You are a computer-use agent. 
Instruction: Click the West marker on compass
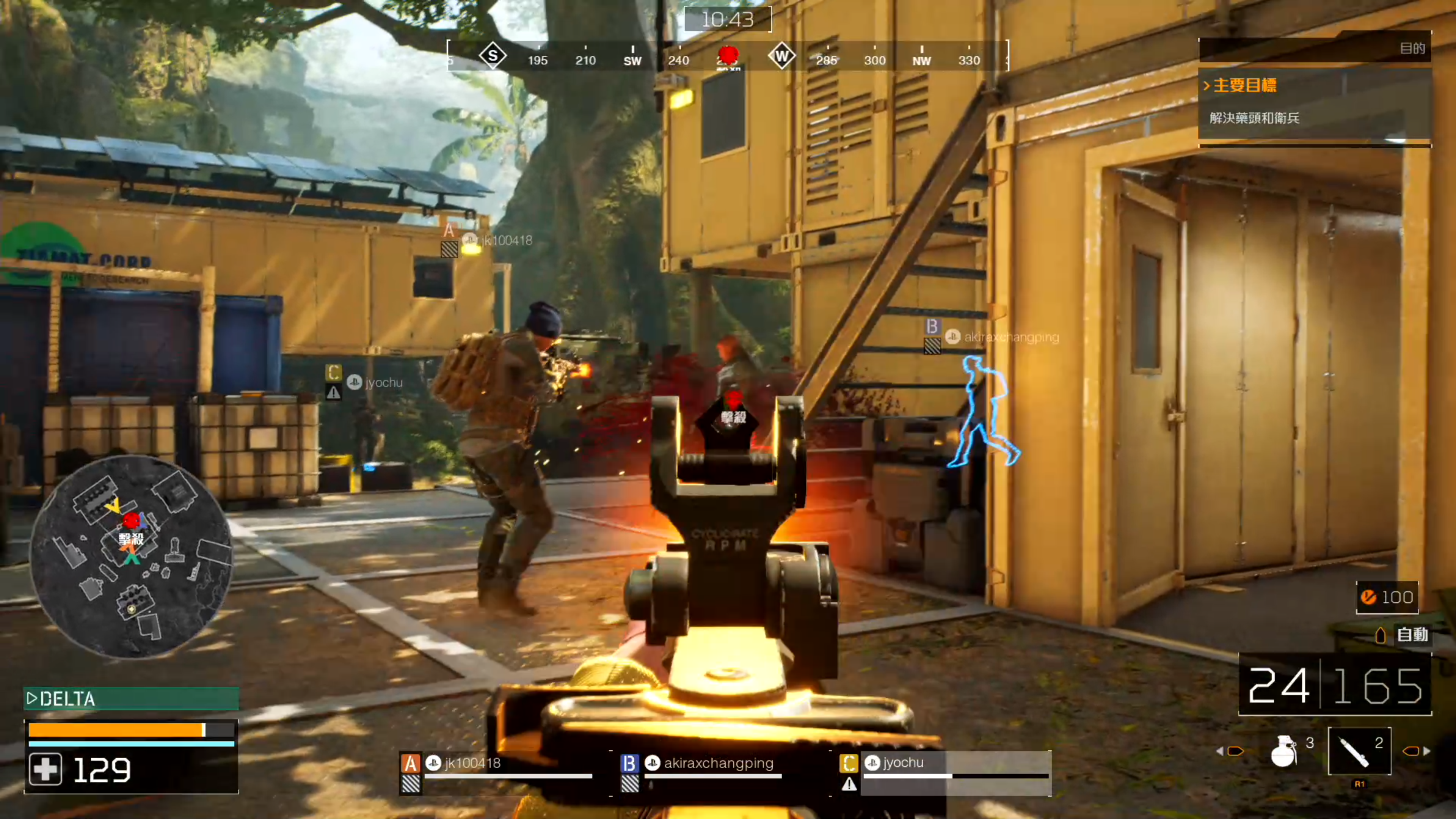(x=782, y=56)
